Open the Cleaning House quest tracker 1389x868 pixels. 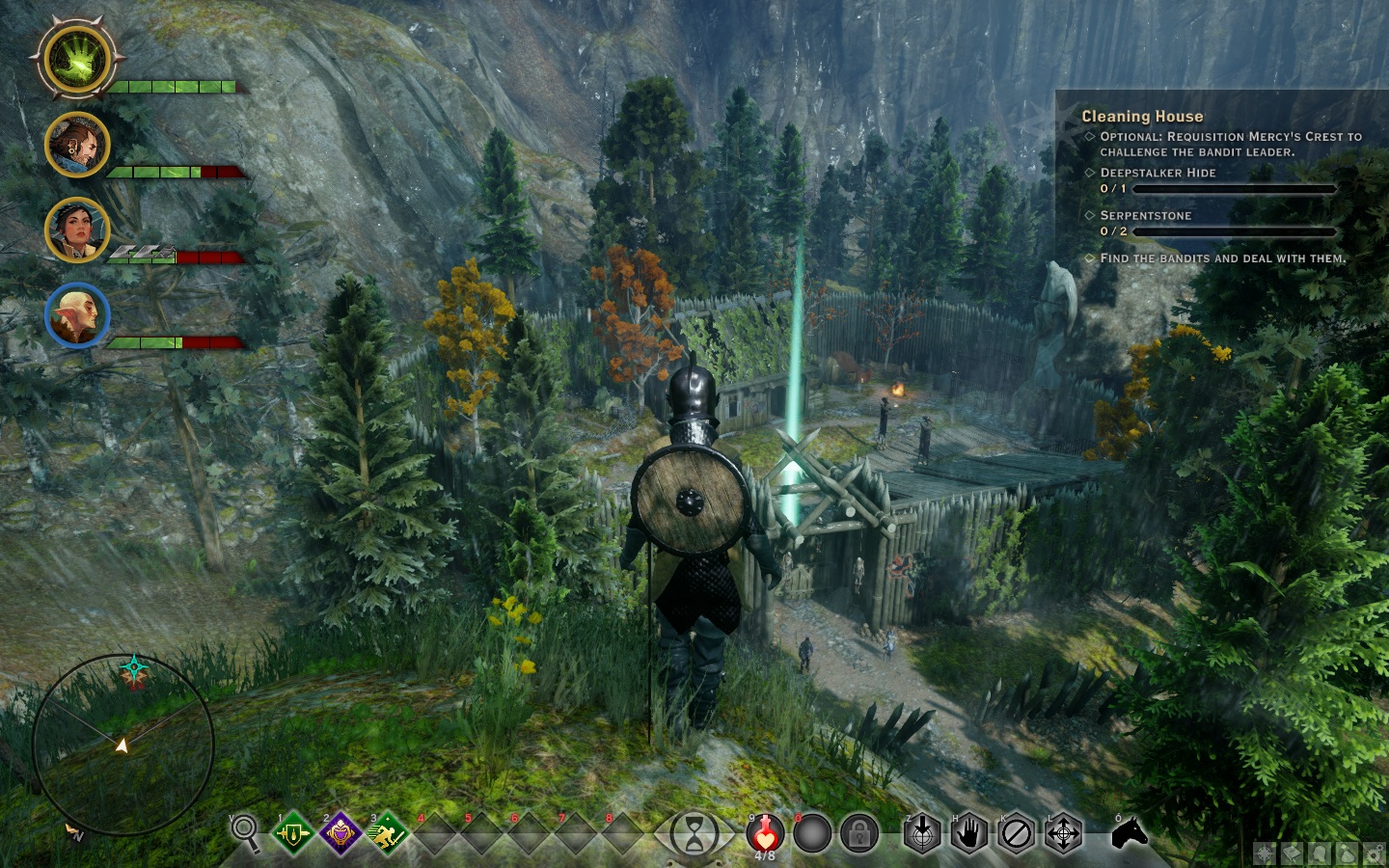1142,117
